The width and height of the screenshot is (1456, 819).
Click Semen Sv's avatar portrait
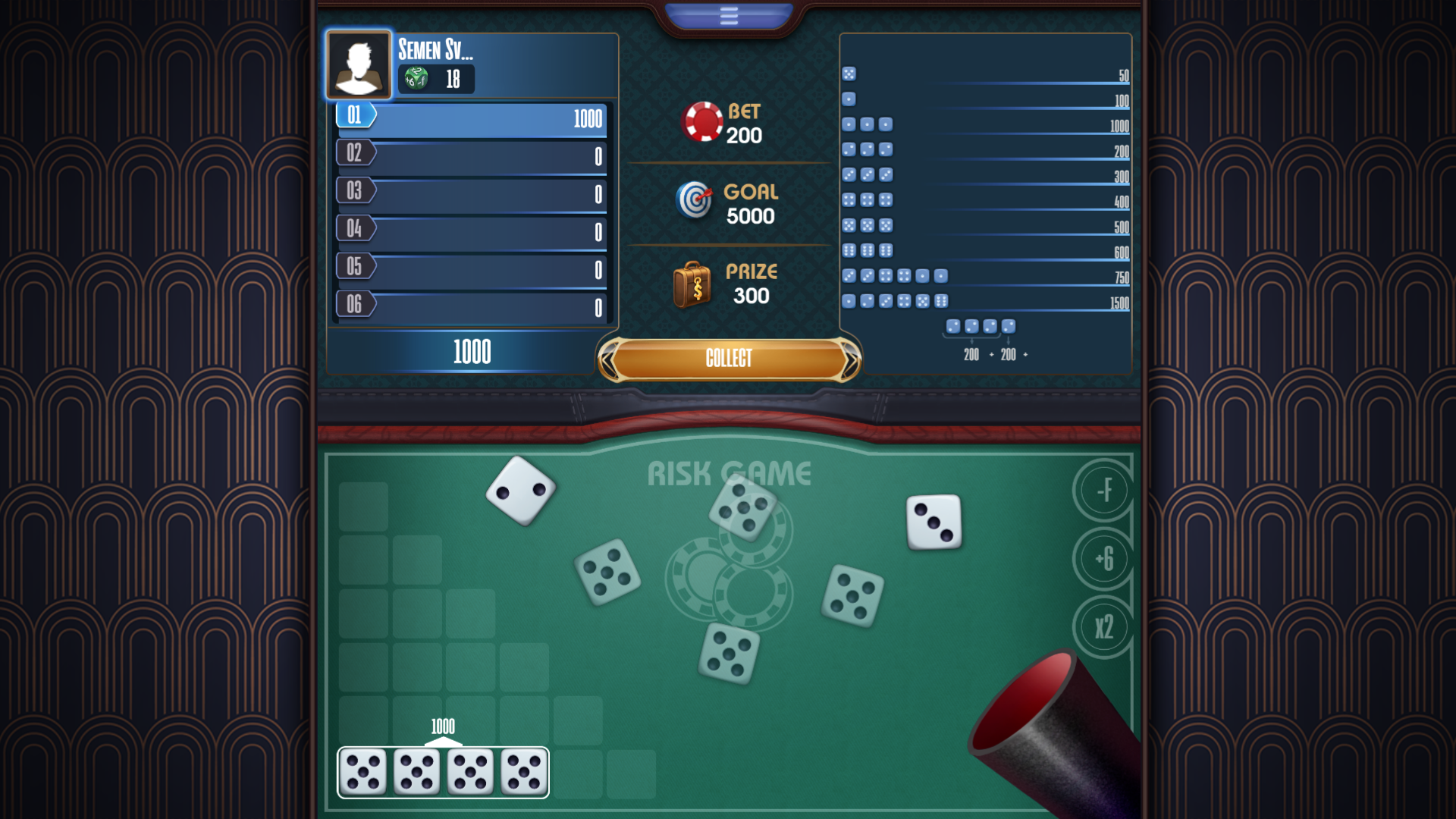coord(359,64)
